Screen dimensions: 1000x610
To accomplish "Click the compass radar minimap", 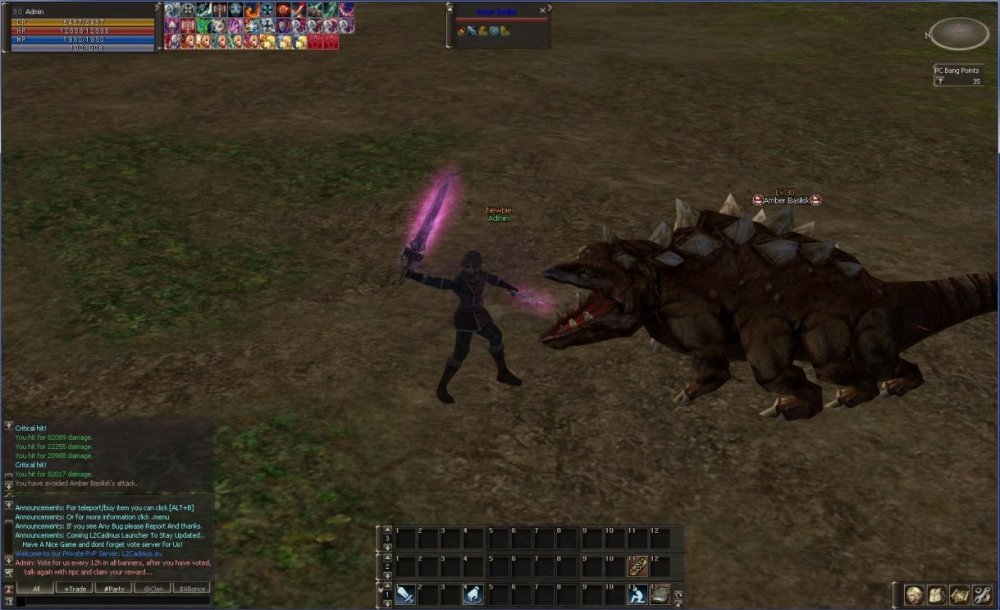I will (958, 35).
